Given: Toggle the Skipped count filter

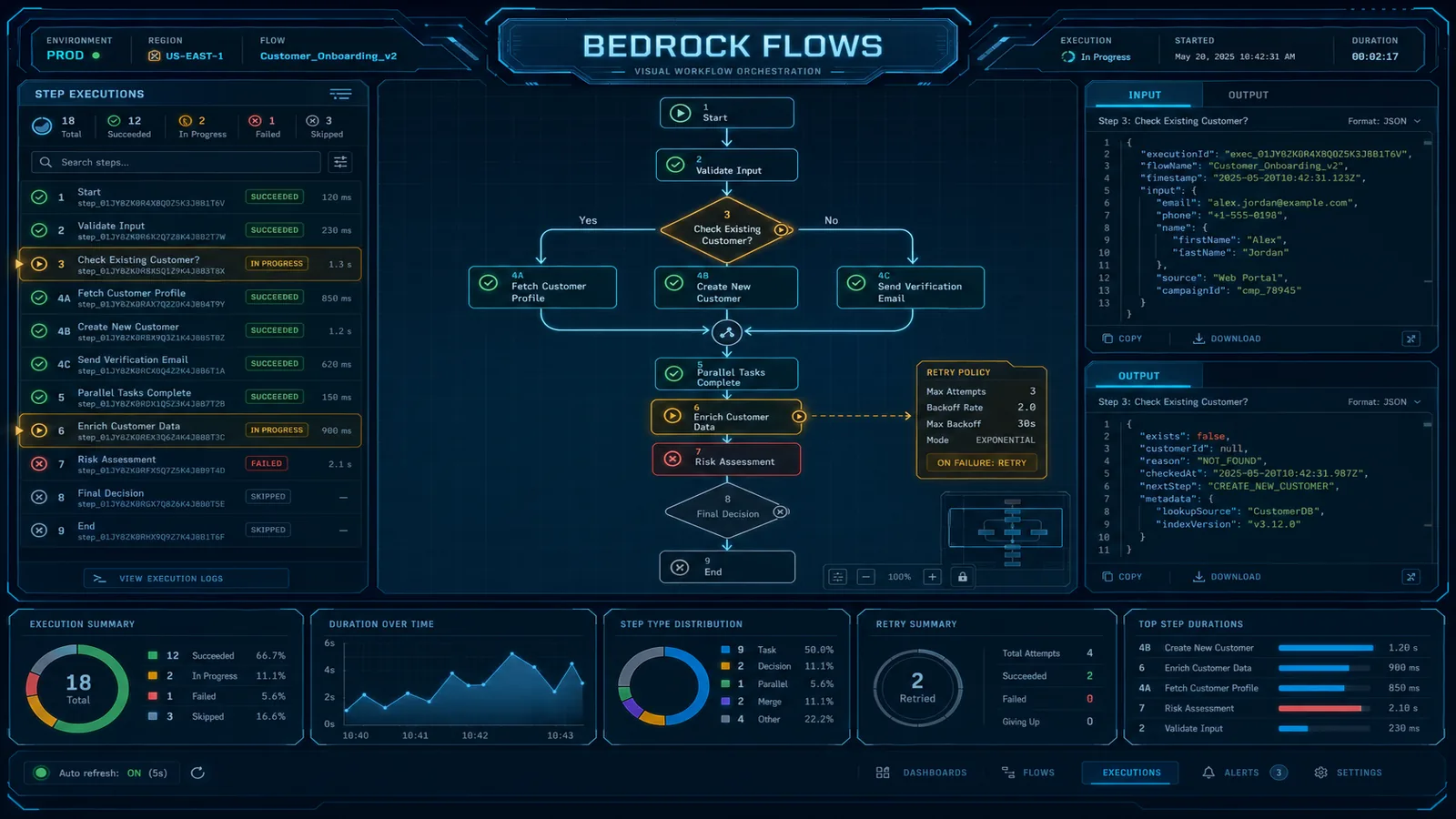Looking at the screenshot, I should [326, 126].
